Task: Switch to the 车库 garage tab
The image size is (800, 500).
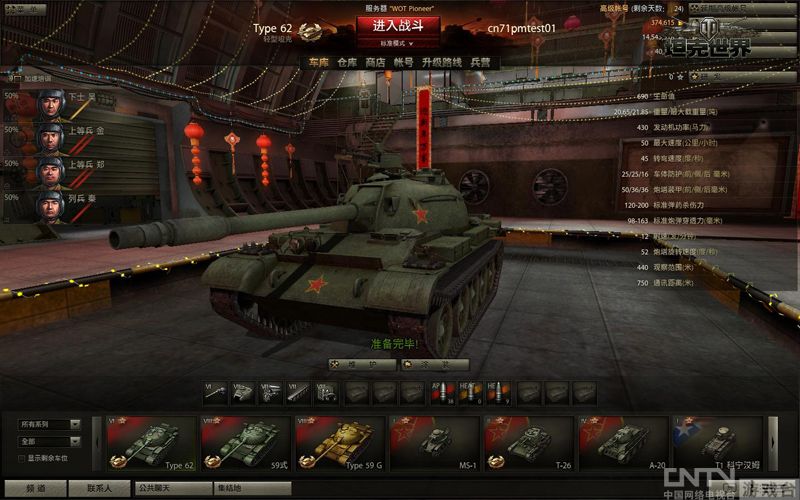Action: (318, 62)
